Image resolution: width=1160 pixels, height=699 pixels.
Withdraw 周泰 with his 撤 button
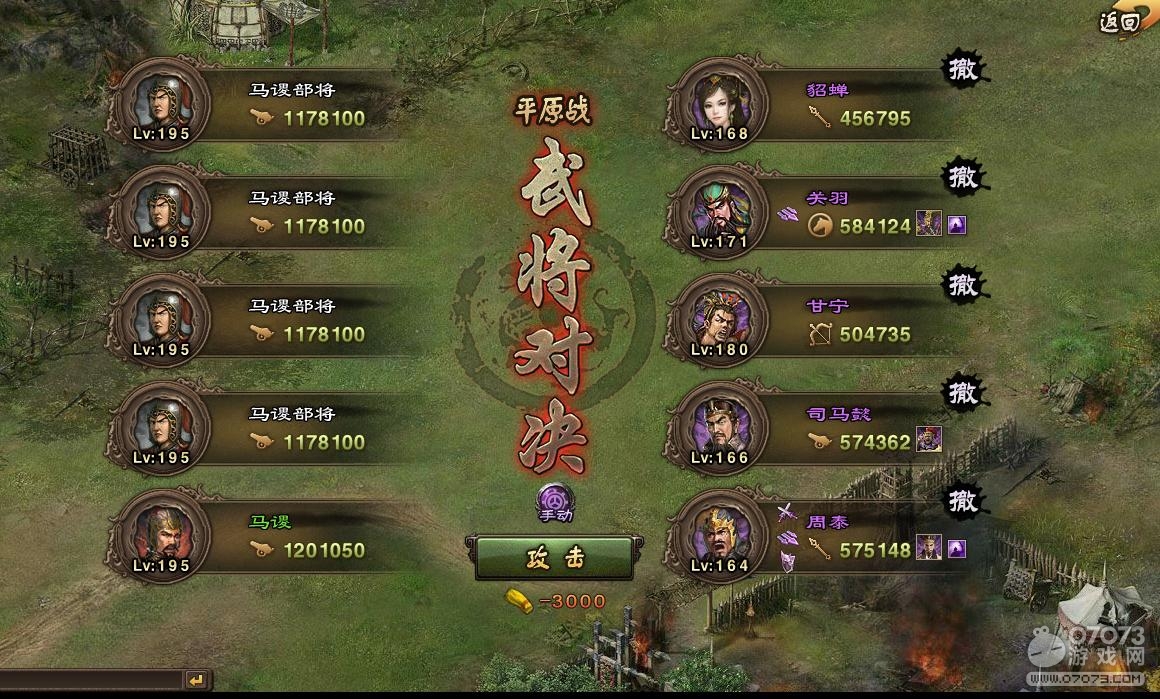point(964,499)
